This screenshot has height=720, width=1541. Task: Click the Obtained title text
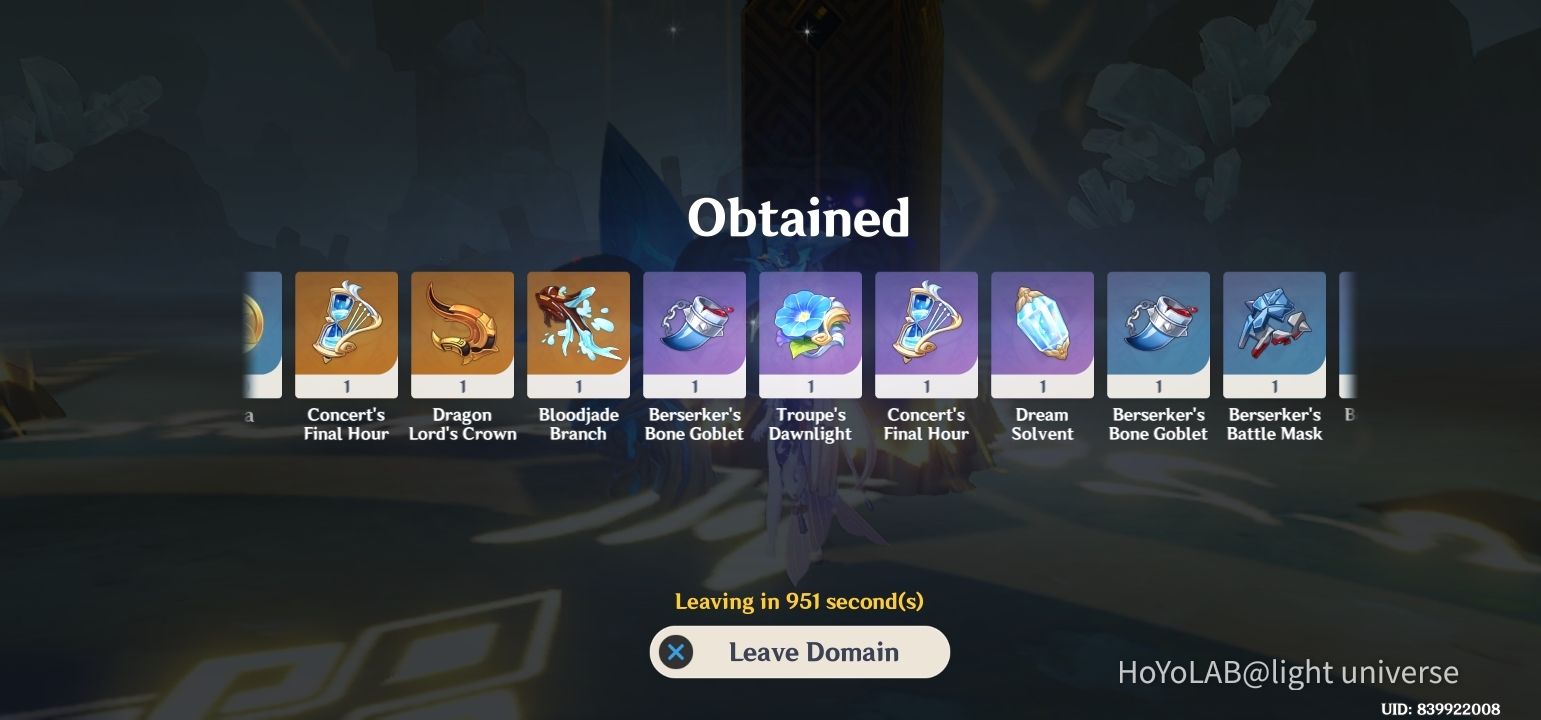(x=799, y=218)
